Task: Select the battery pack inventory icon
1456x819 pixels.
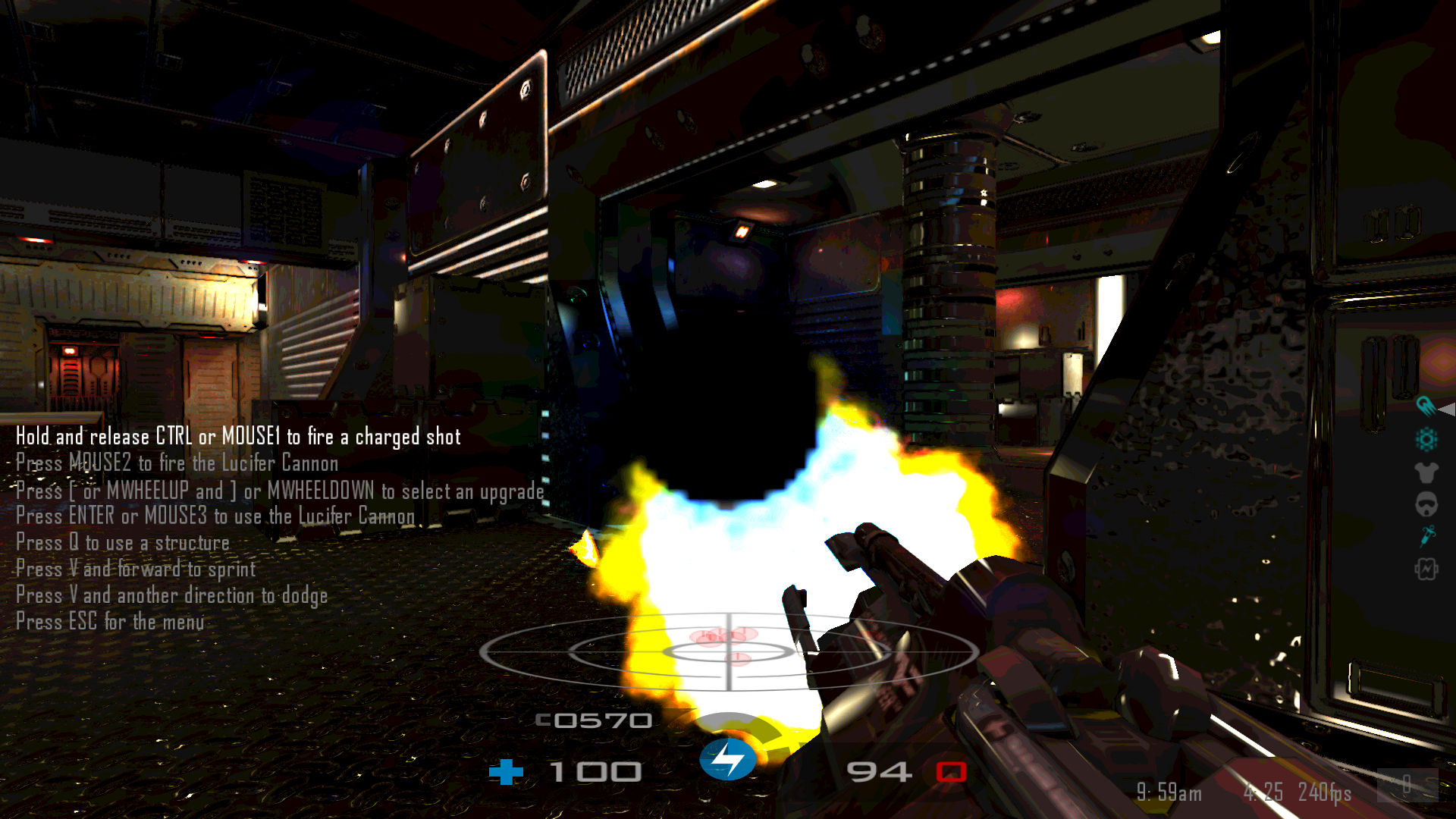Action: [1426, 569]
